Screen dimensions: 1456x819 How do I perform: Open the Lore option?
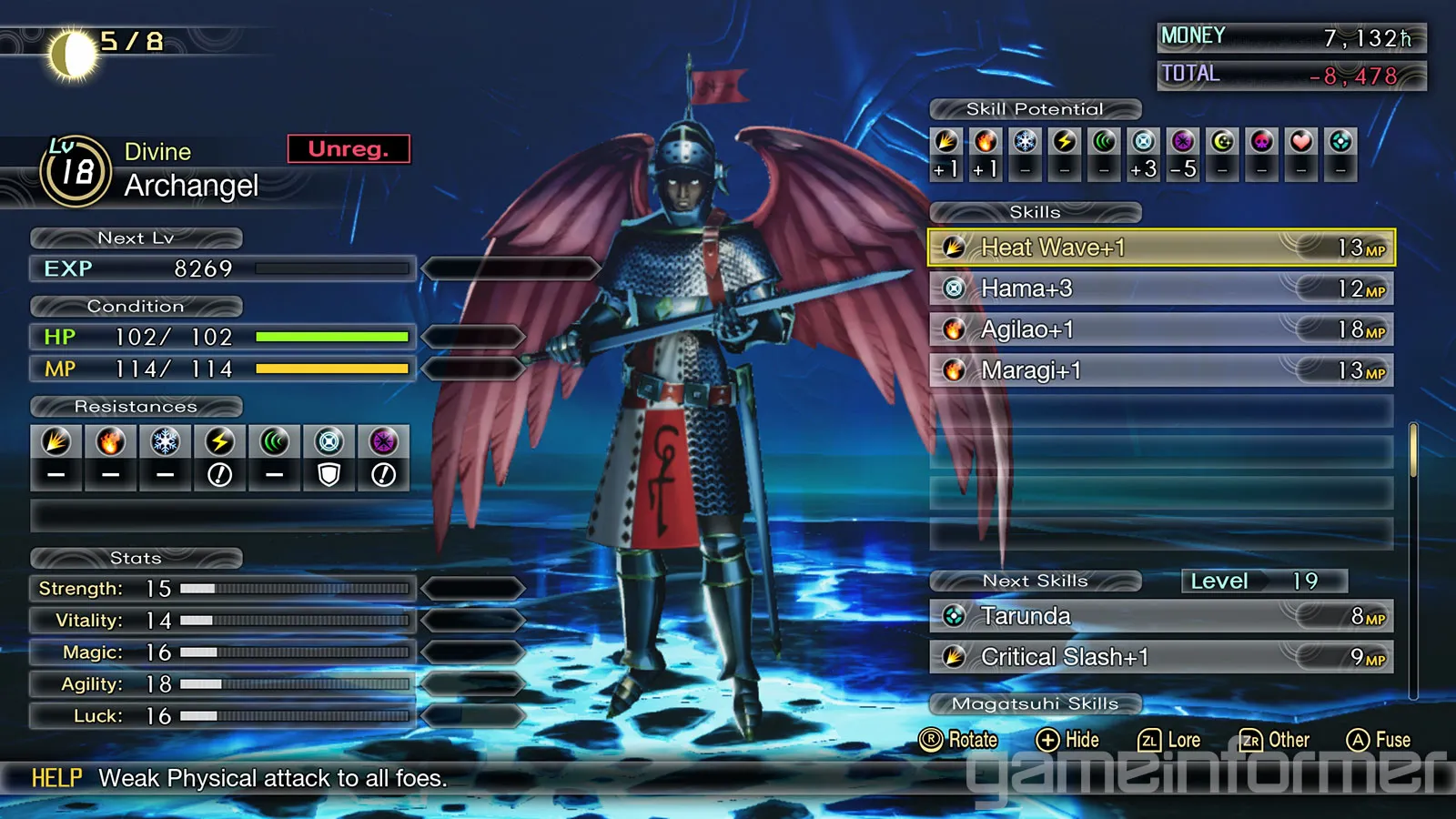[x=1169, y=740]
